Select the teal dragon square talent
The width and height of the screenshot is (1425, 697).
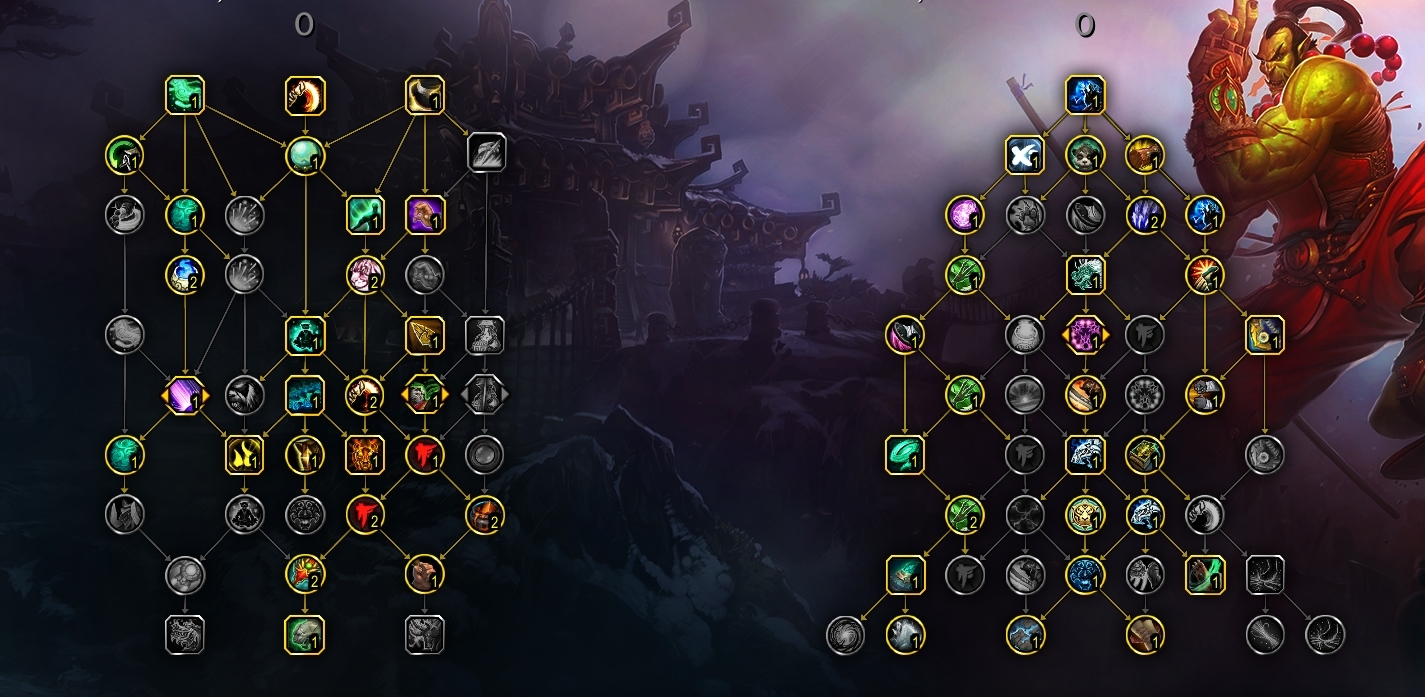1085,274
